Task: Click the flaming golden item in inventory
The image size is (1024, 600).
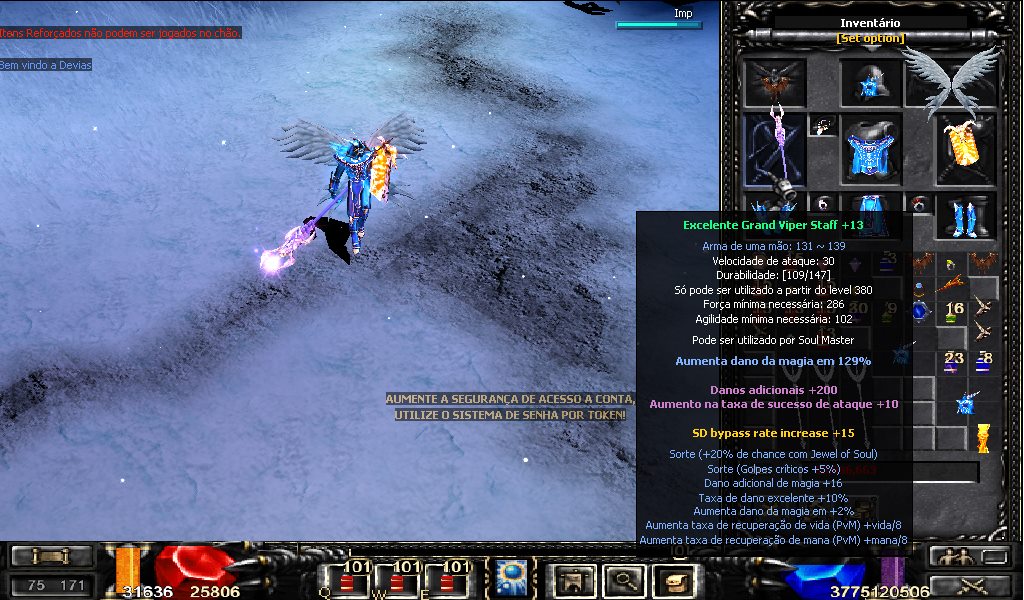Action: click(x=983, y=438)
